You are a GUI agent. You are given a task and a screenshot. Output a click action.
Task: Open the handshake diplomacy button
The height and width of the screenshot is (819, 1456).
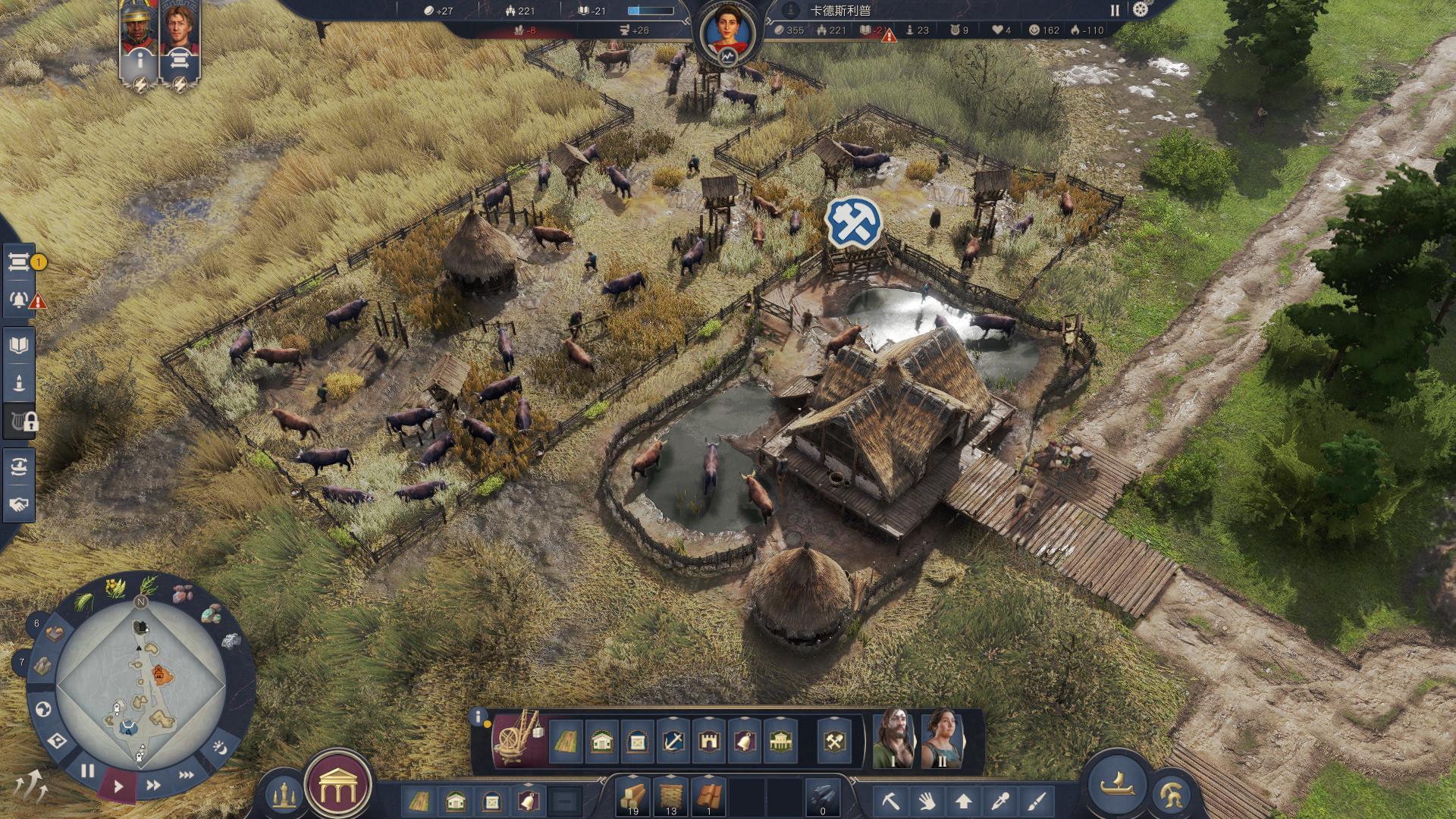(x=19, y=504)
